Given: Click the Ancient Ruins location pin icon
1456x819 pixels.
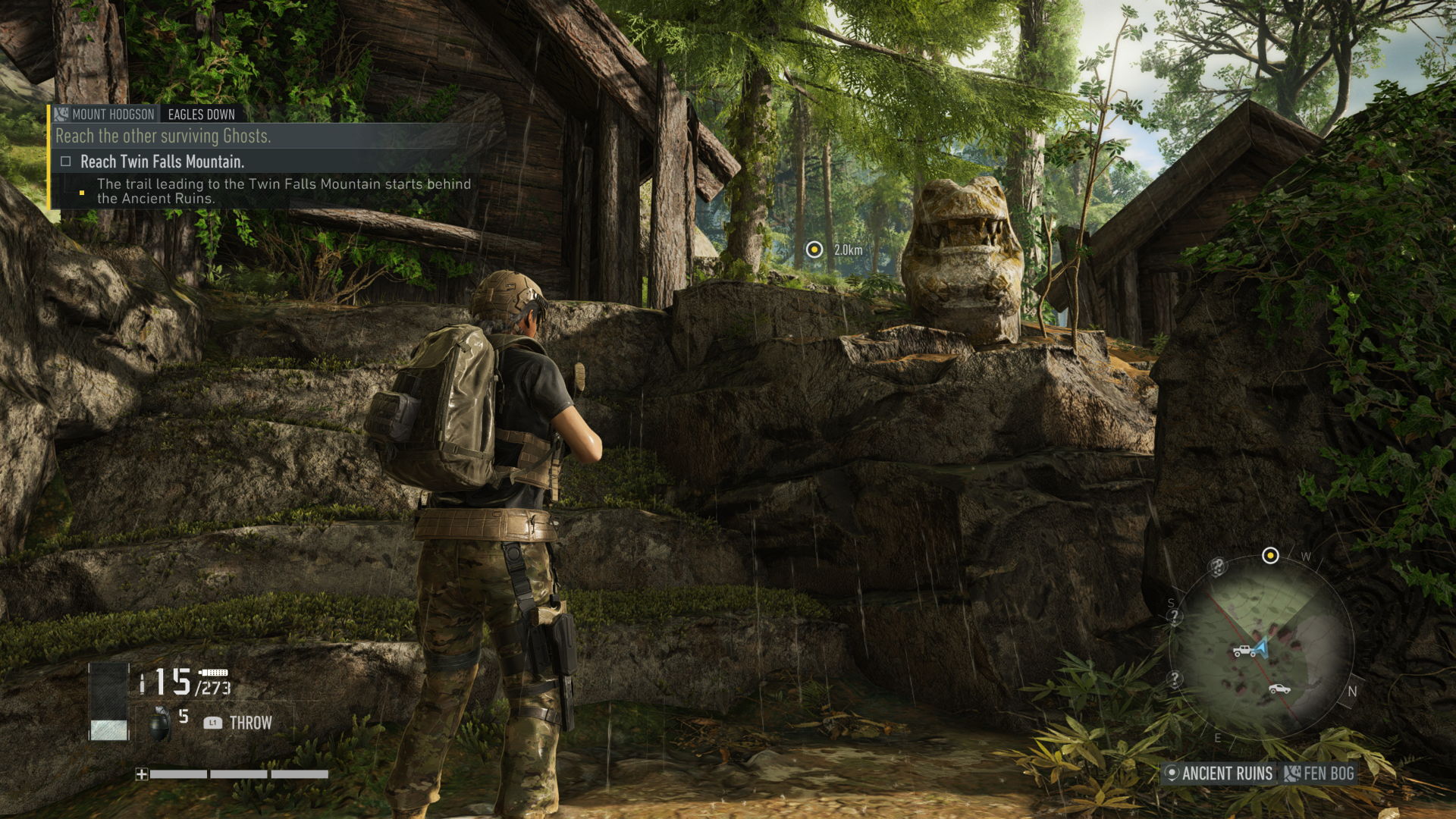Looking at the screenshot, I should tap(1173, 773).
